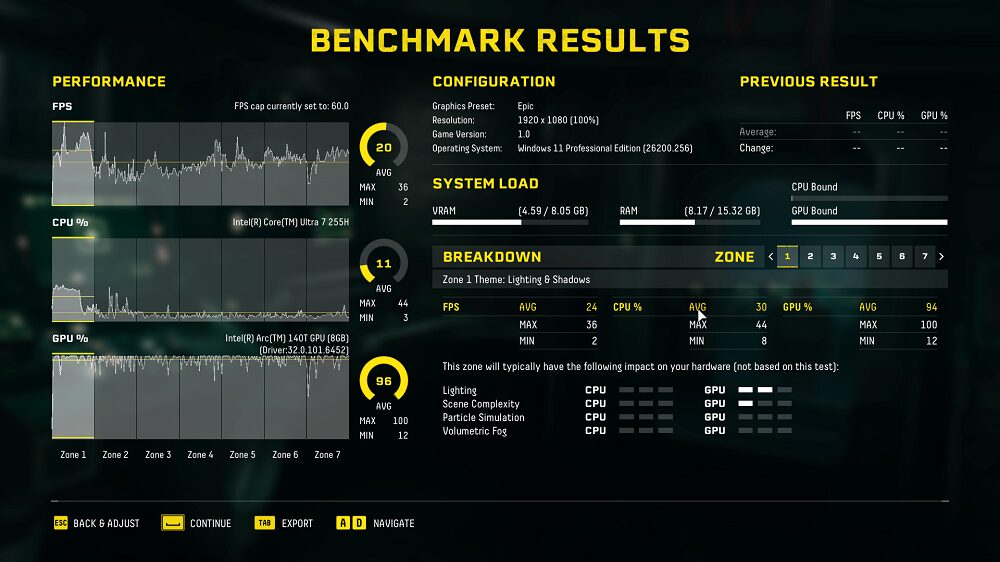Click the previous zone arrow

coord(771,257)
